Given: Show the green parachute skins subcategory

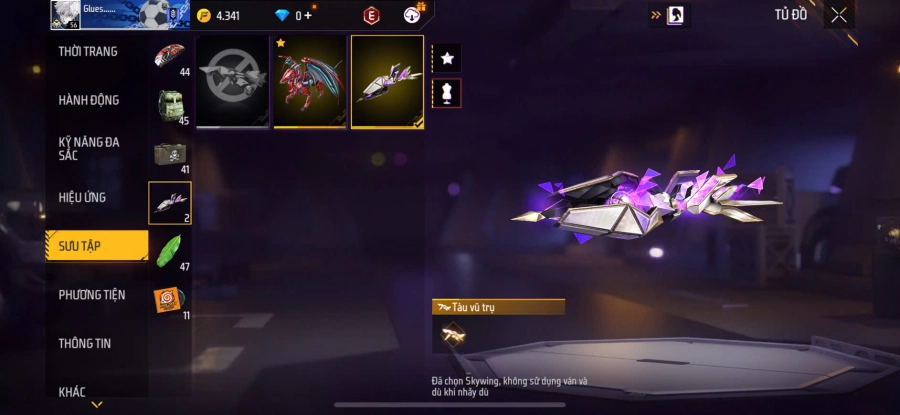Looking at the screenshot, I should (169, 251).
